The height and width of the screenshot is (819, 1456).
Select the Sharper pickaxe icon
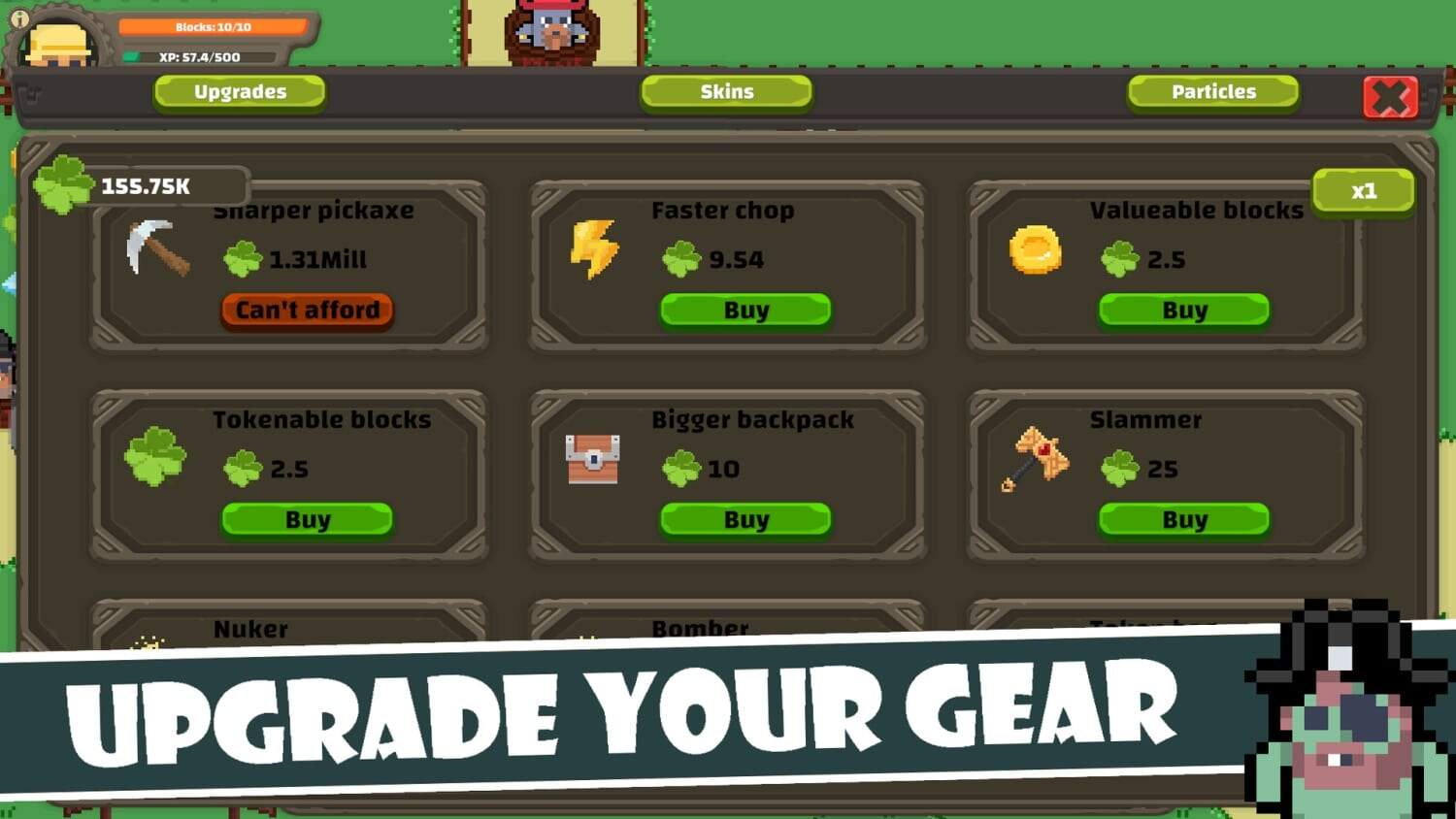pyautogui.click(x=157, y=248)
